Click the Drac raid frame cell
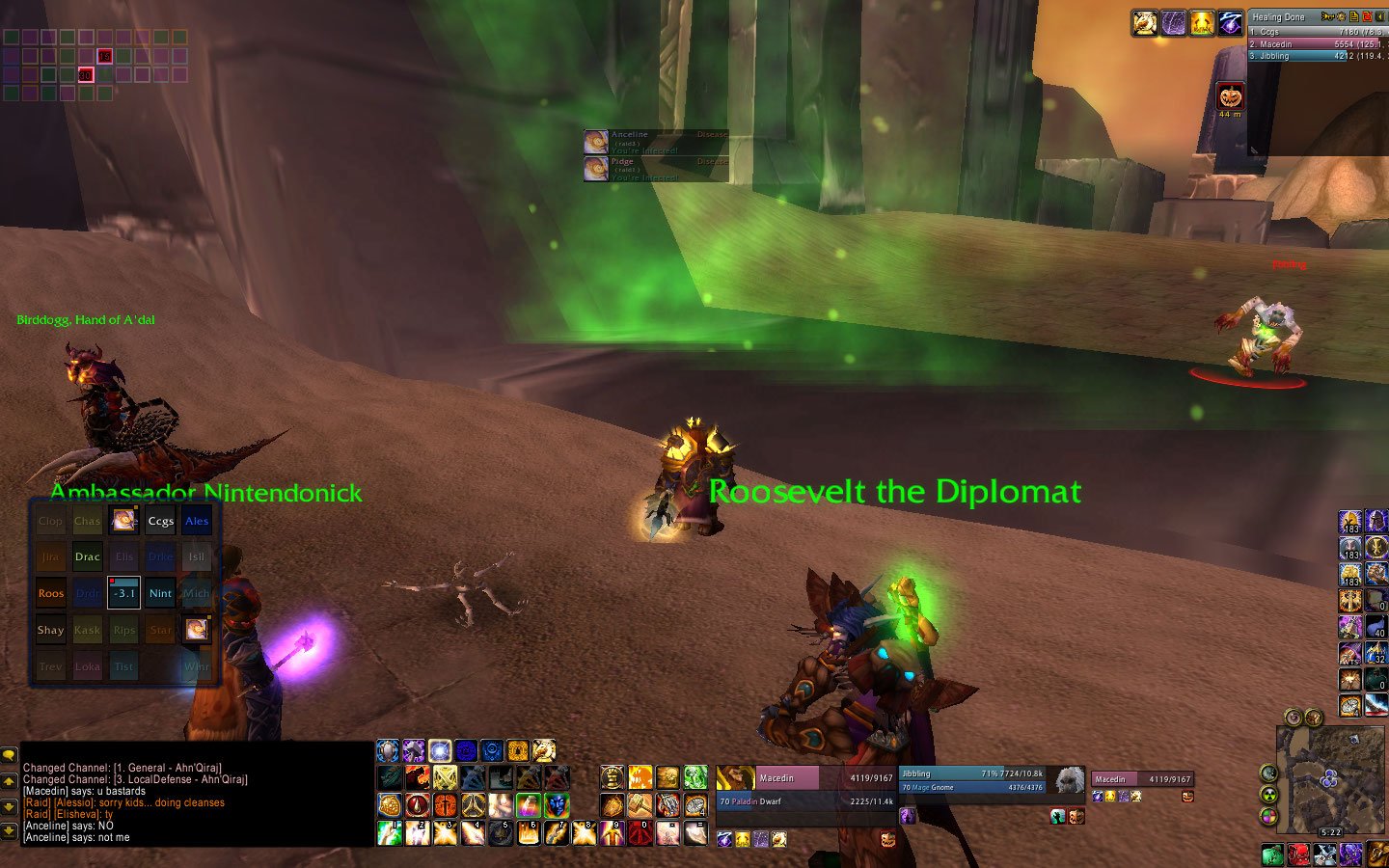1389x868 pixels. click(87, 557)
